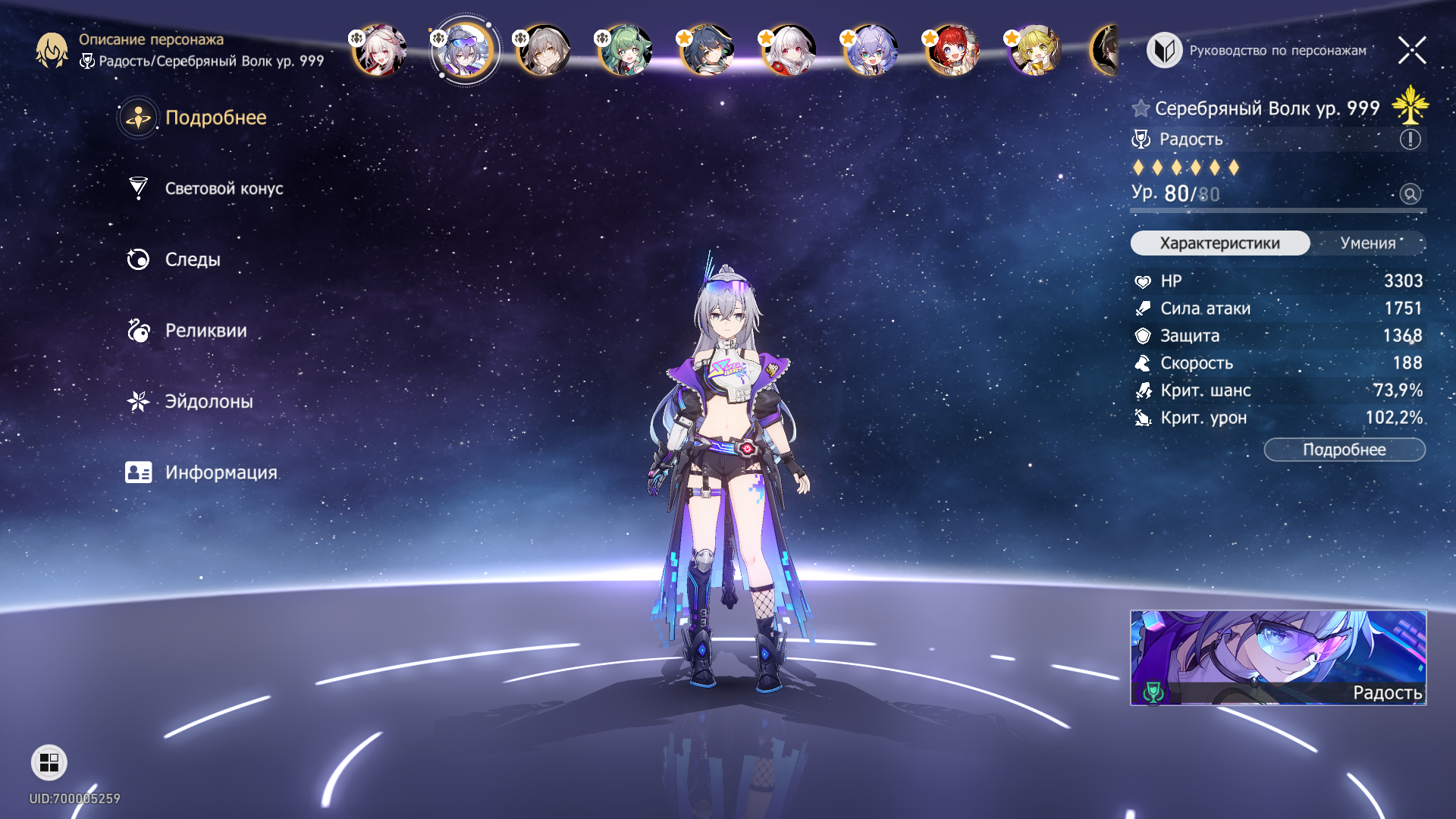This screenshot has width=1456, height=819.
Task: Open the Световой конус menu
Action: [224, 189]
